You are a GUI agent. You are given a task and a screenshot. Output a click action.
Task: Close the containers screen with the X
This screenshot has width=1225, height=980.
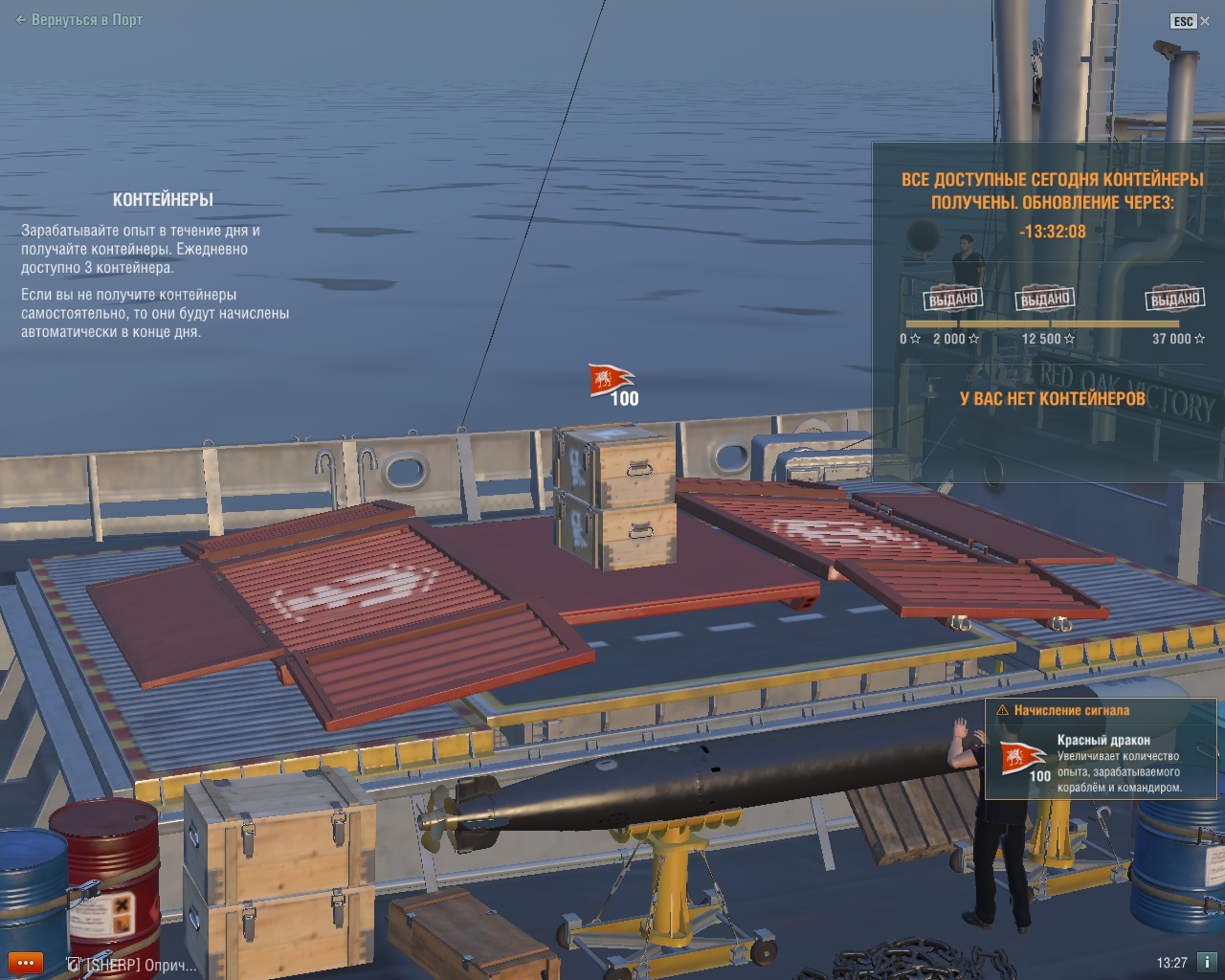[1205, 21]
